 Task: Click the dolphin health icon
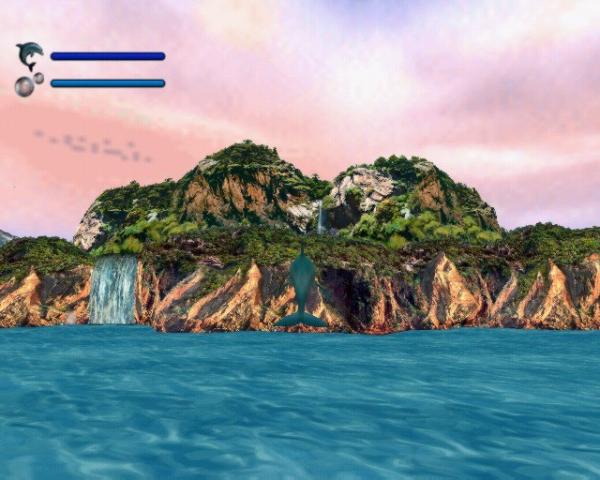click(x=30, y=55)
